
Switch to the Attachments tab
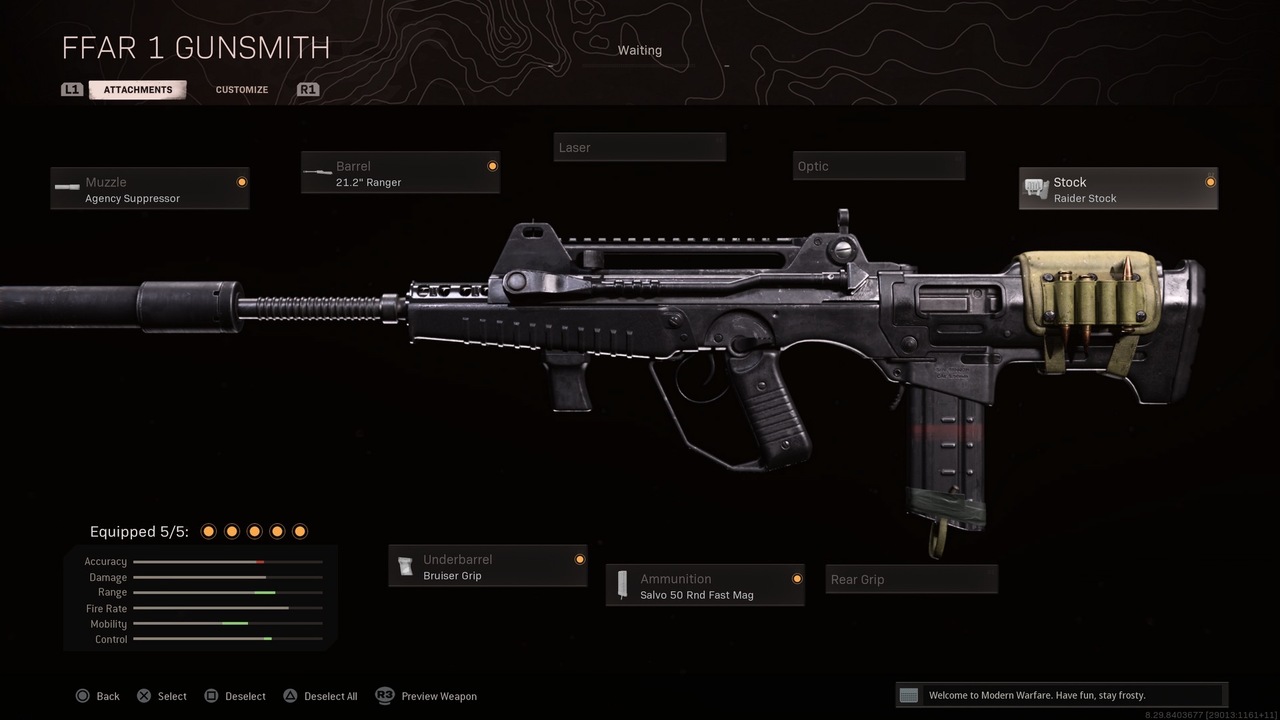[138, 90]
